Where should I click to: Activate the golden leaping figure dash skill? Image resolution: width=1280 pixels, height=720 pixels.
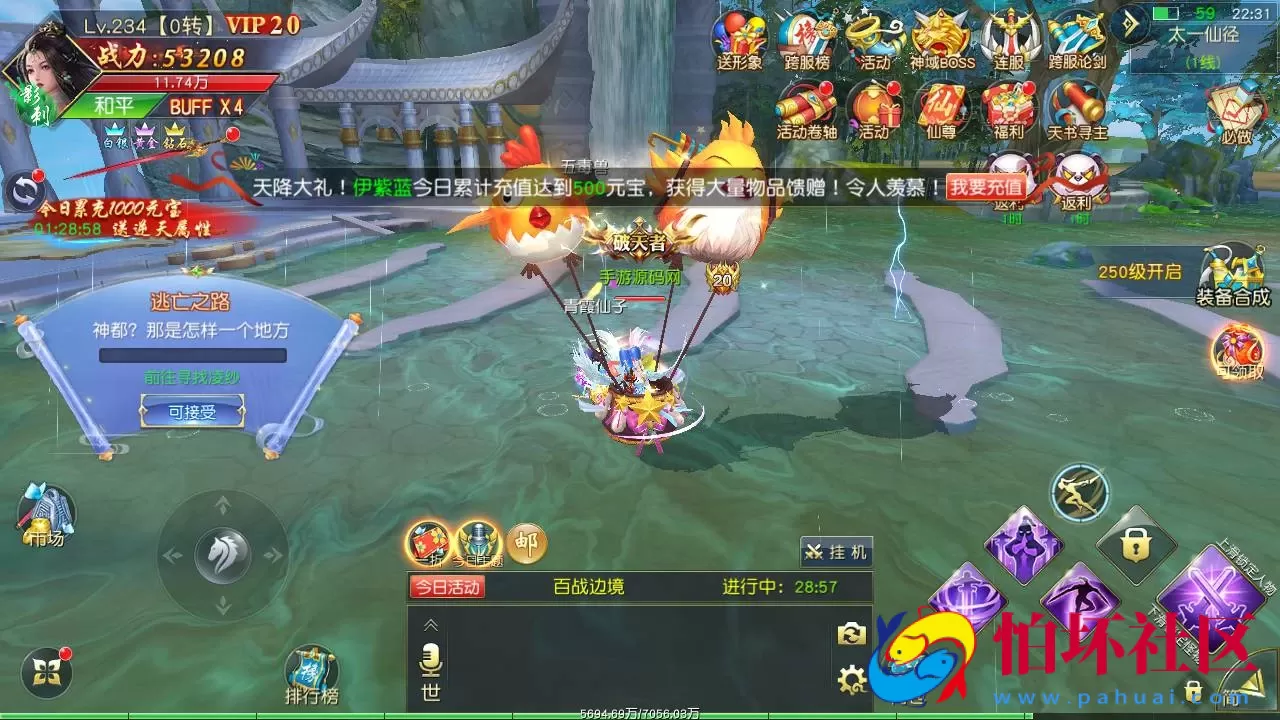[1080, 492]
